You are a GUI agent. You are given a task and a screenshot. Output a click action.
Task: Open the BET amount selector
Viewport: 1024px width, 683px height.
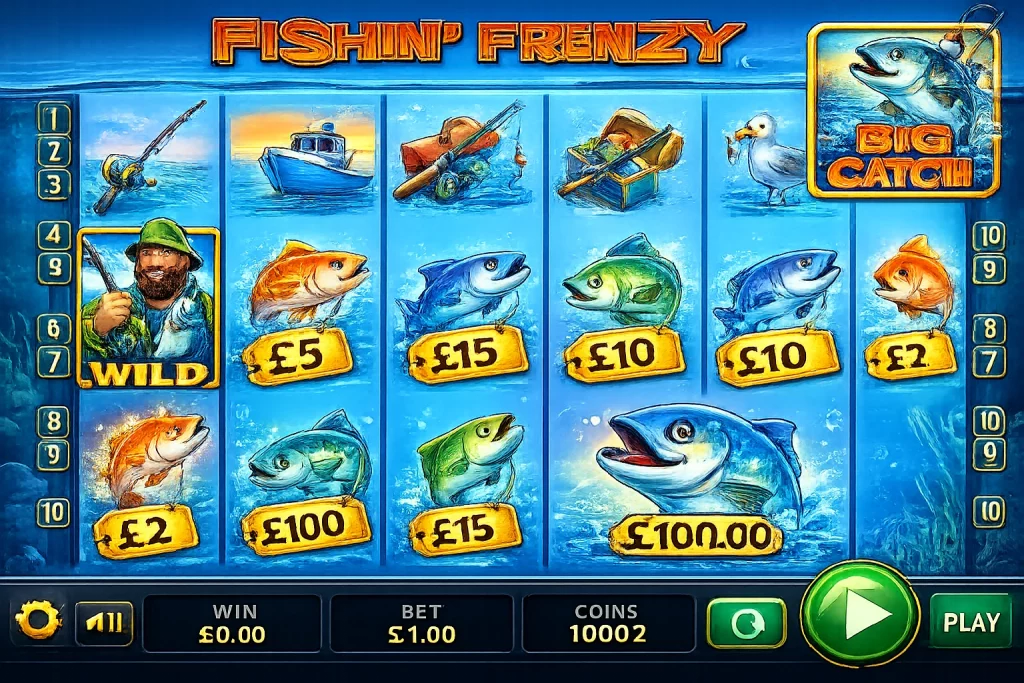(421, 623)
